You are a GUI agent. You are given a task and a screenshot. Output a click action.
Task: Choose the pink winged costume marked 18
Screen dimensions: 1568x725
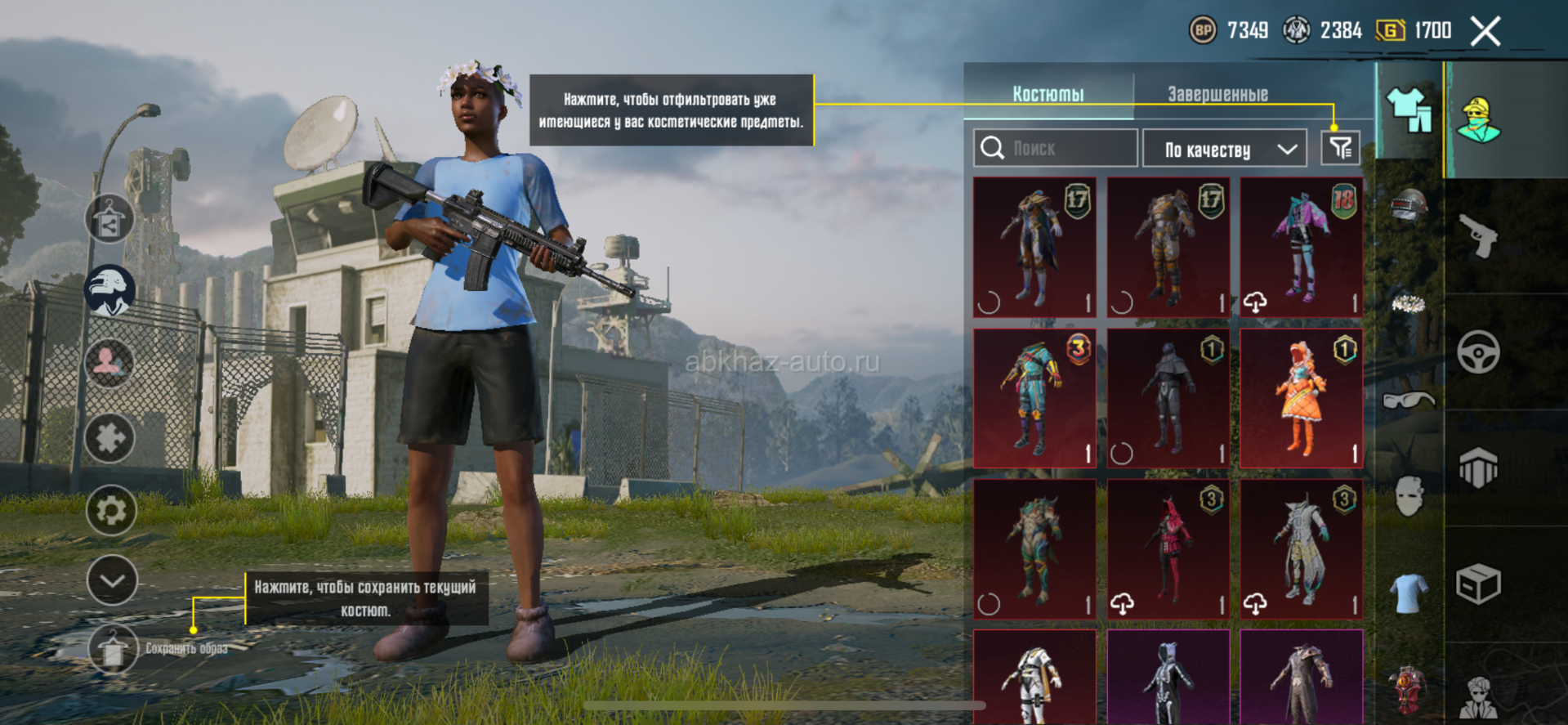1301,247
